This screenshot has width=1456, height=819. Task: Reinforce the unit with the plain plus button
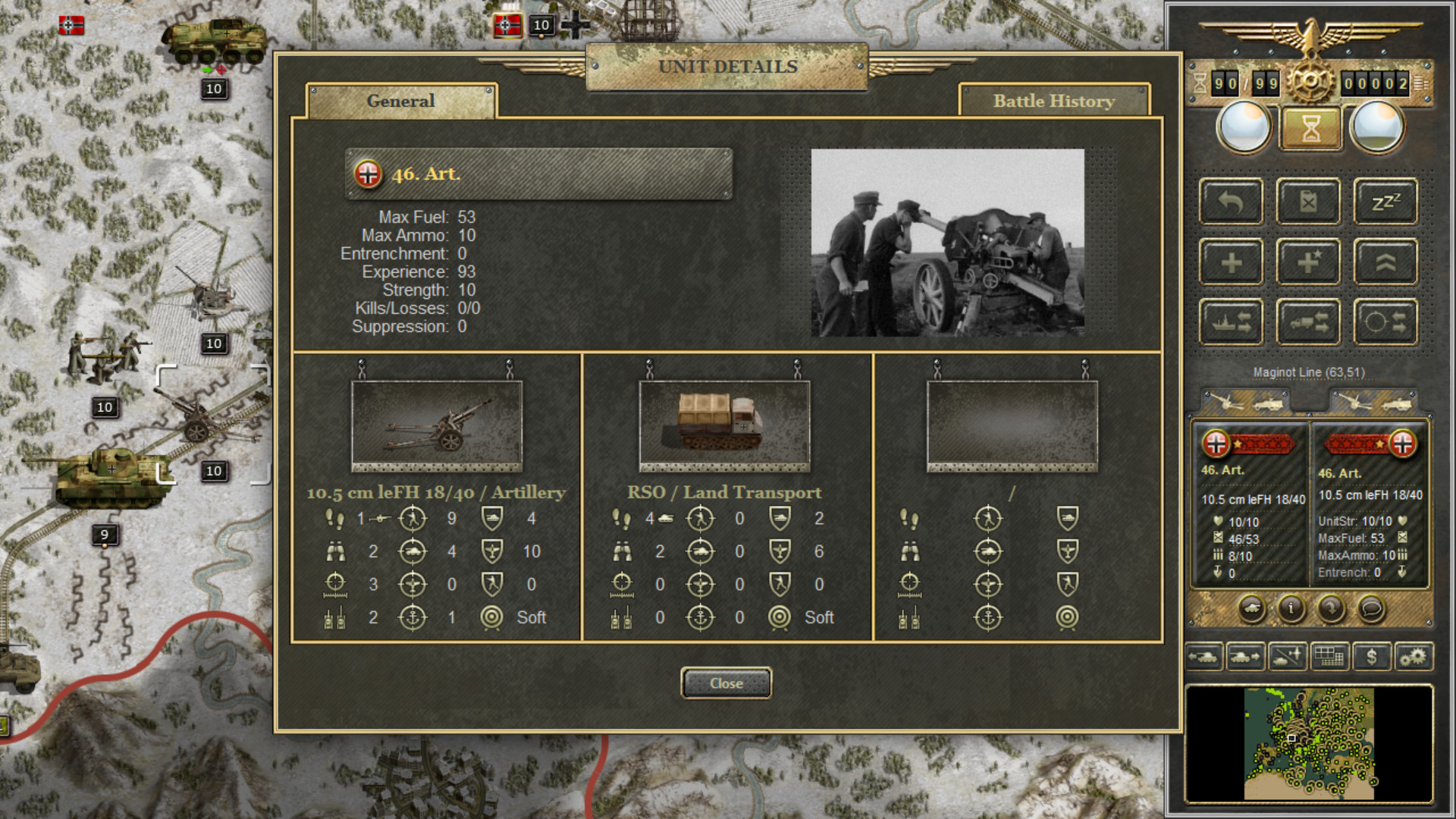pos(1231,262)
